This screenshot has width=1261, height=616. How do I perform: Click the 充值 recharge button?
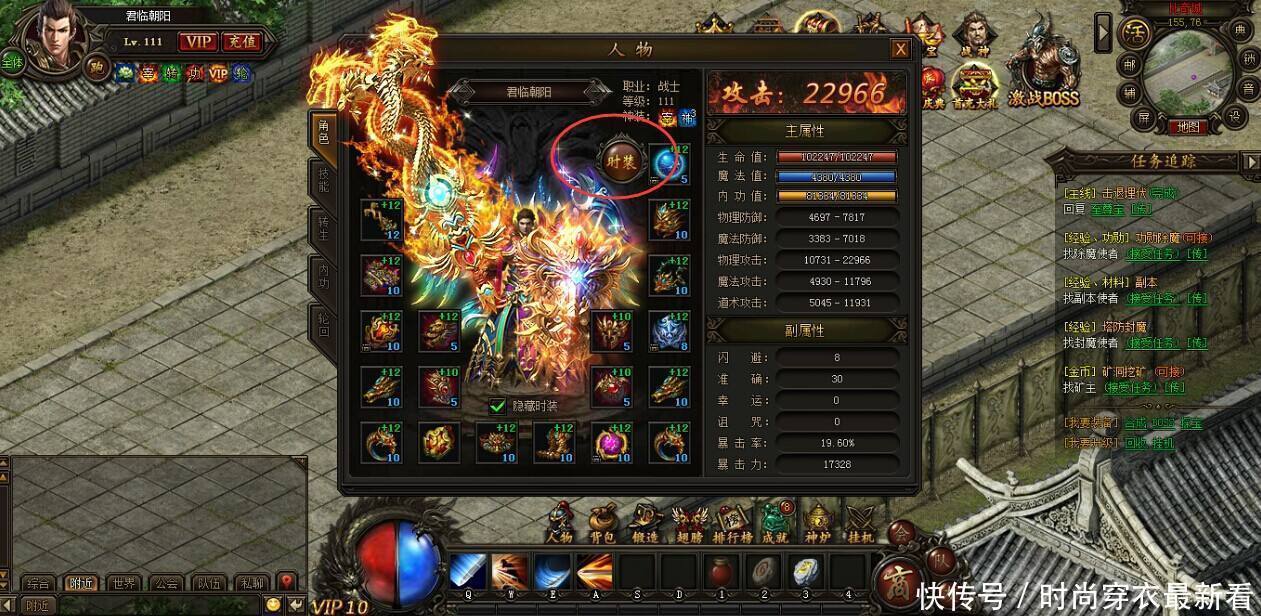click(240, 41)
